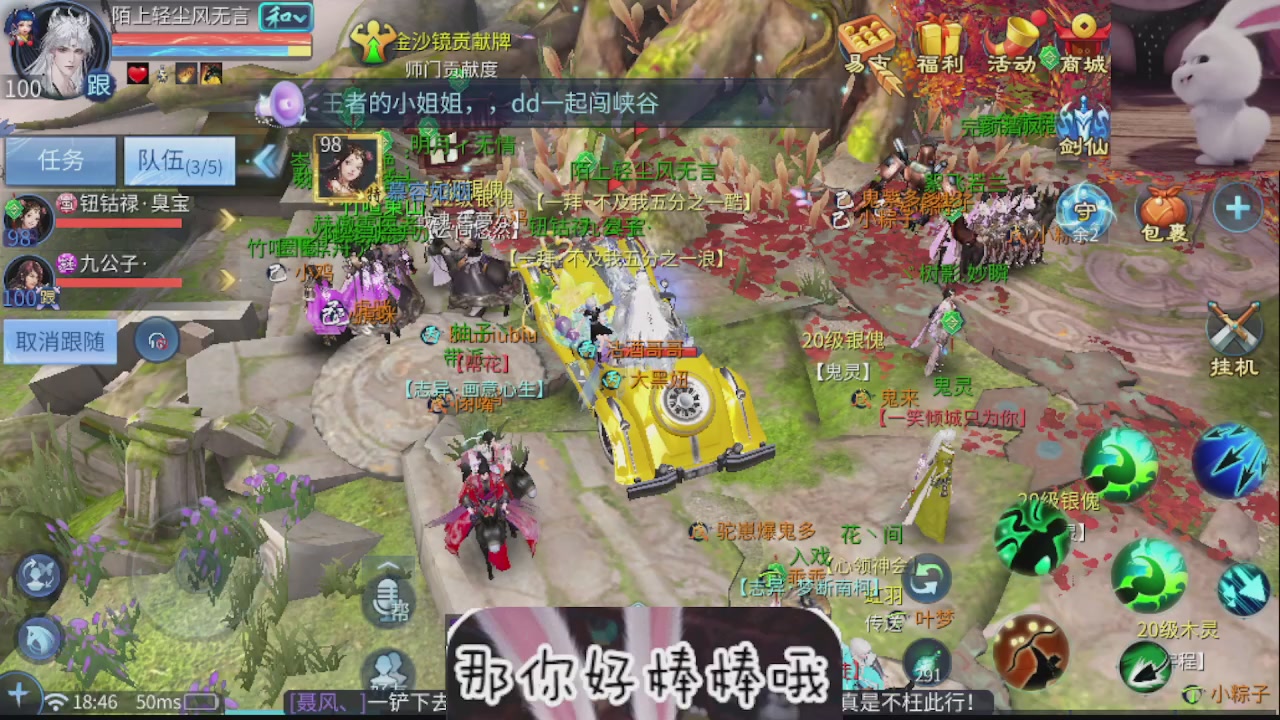This screenshot has width=1280, height=720.
Task: Collapse team list with blue left arrow
Action: (x=268, y=160)
